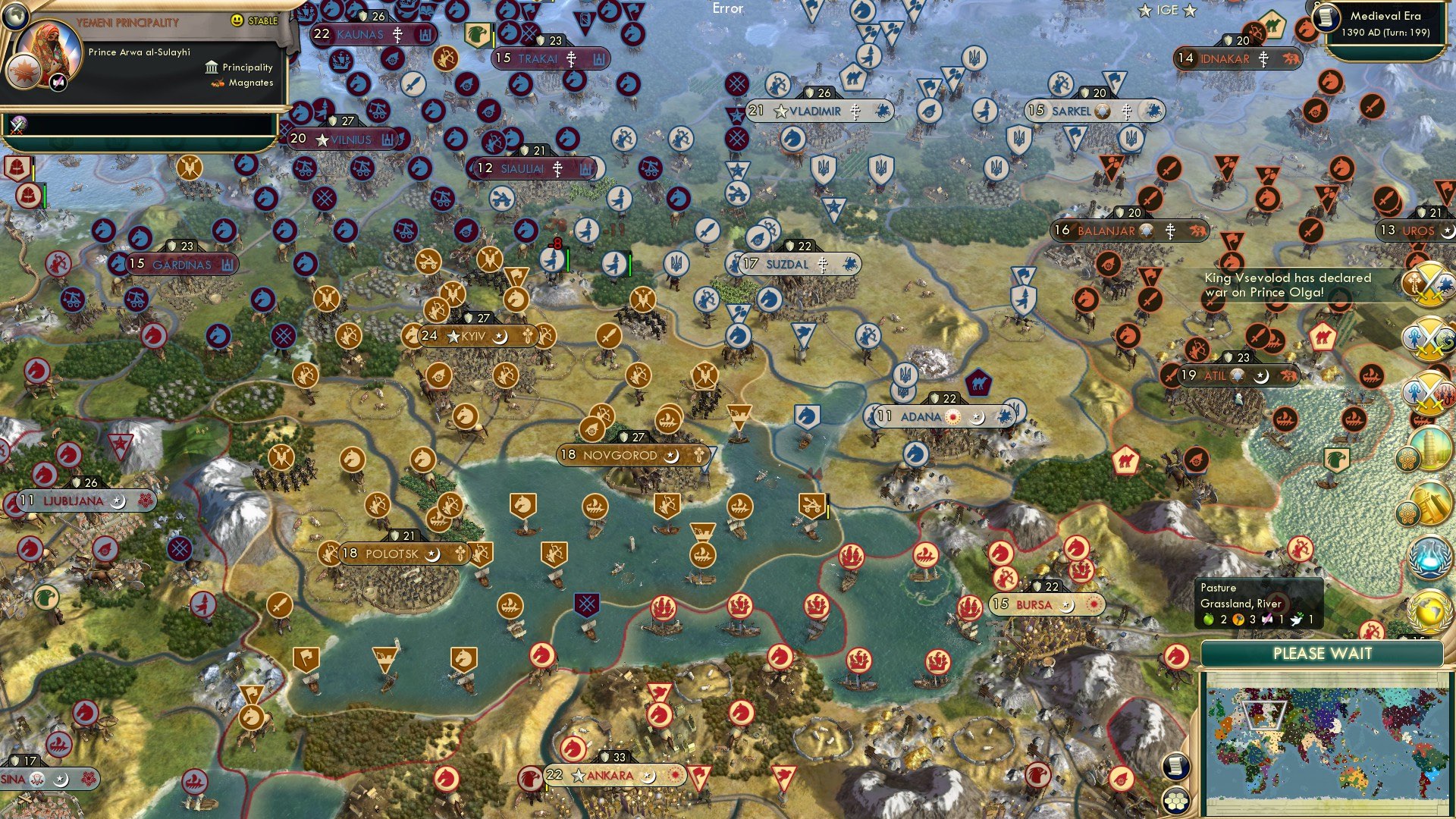Click the Leaning Tower of Pisa wonder notification

click(1431, 450)
